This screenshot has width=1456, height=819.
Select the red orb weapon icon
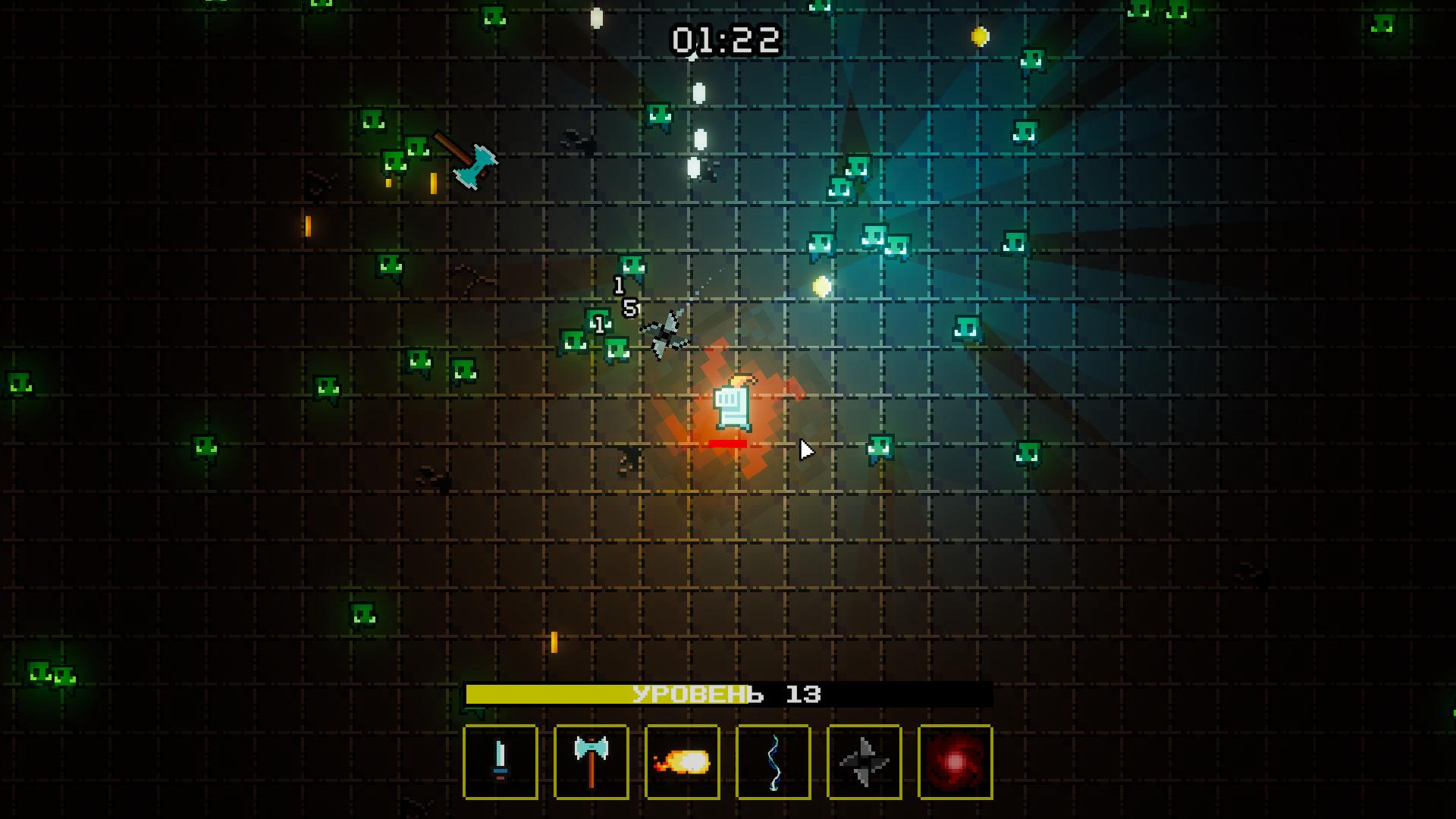point(954,761)
